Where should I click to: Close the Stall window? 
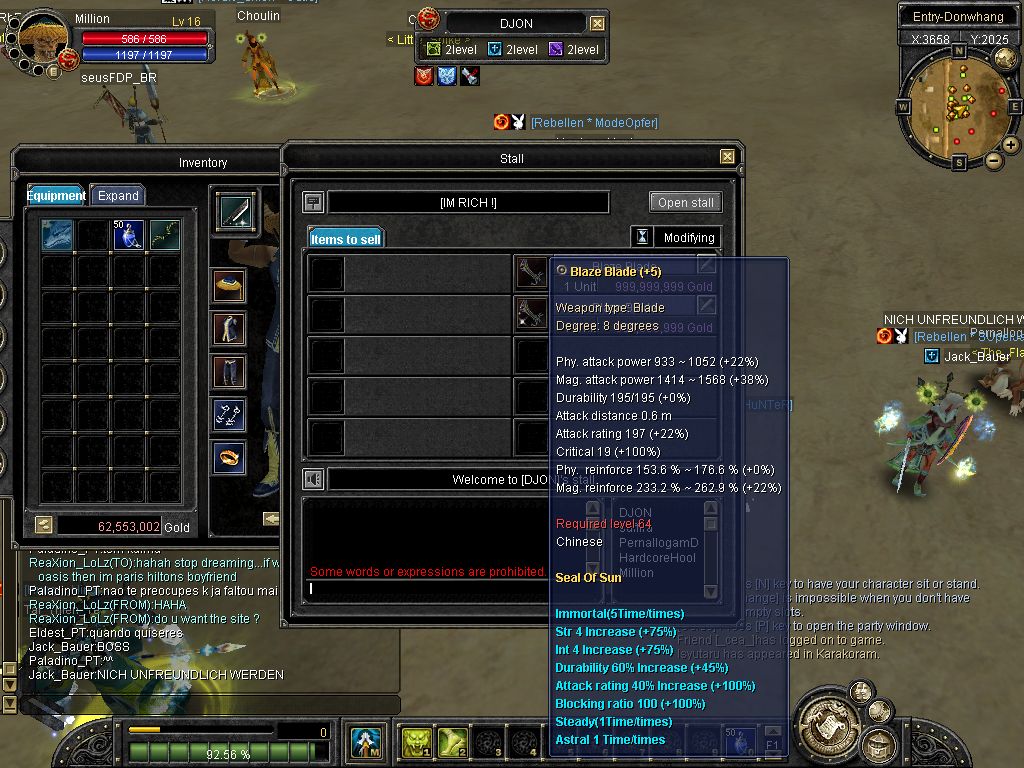(x=727, y=157)
